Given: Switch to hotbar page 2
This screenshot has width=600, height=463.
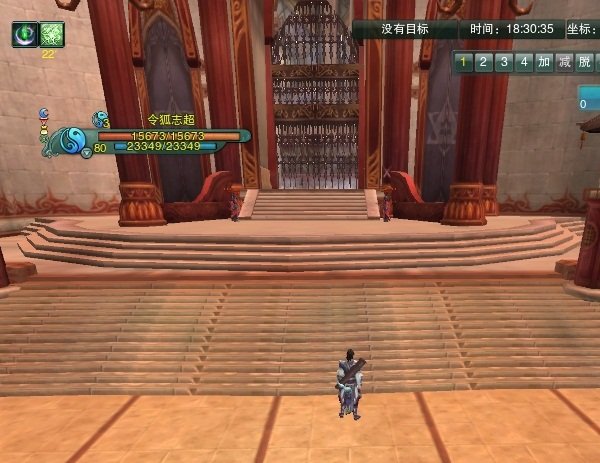Looking at the screenshot, I should [484, 62].
